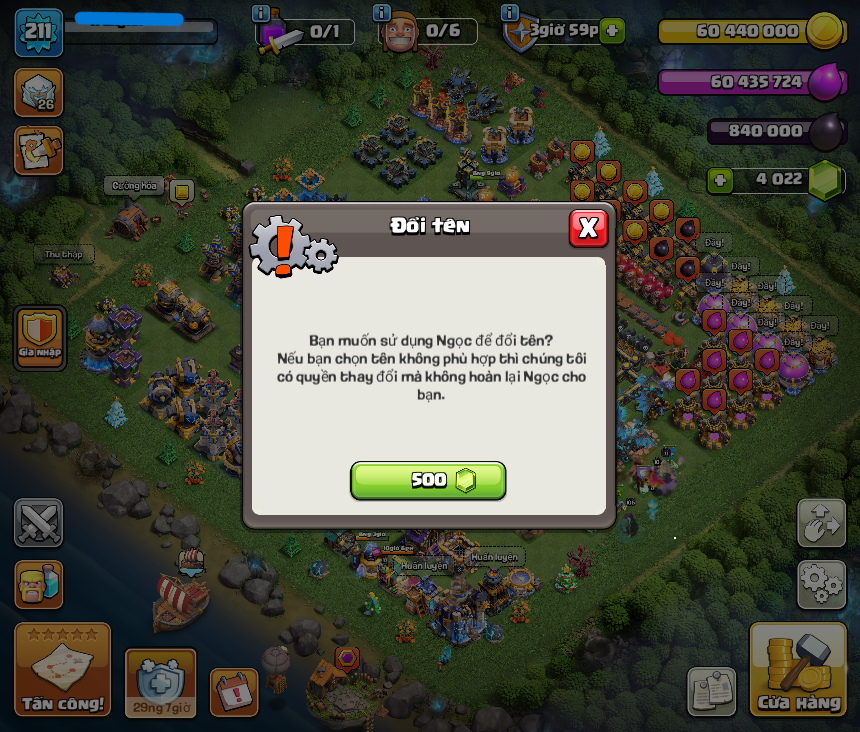Tap the Tấn Công attack button
Image resolution: width=860 pixels, height=732 pixels.
[x=63, y=670]
